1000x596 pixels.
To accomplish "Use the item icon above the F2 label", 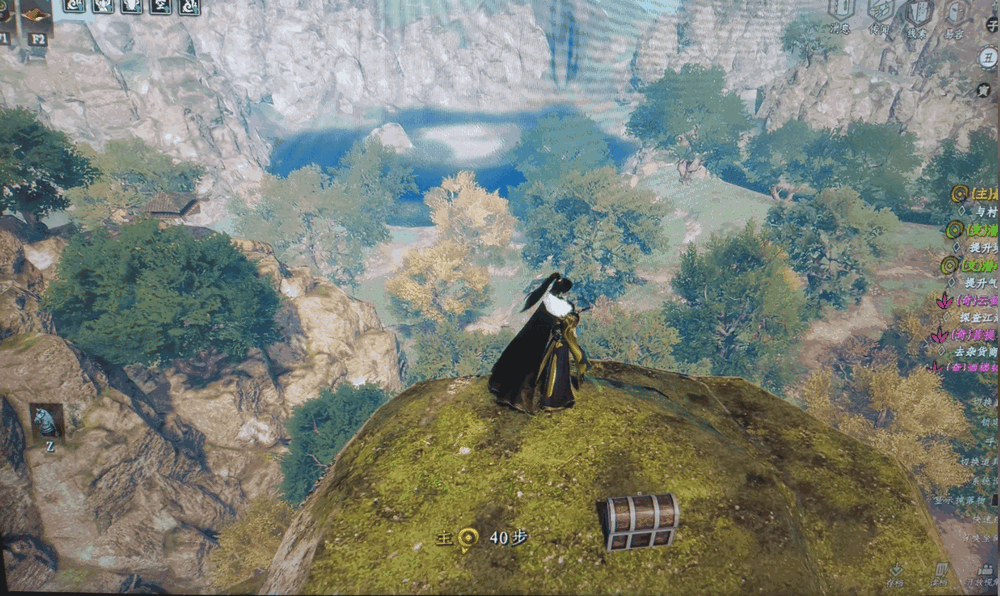I will pos(36,14).
